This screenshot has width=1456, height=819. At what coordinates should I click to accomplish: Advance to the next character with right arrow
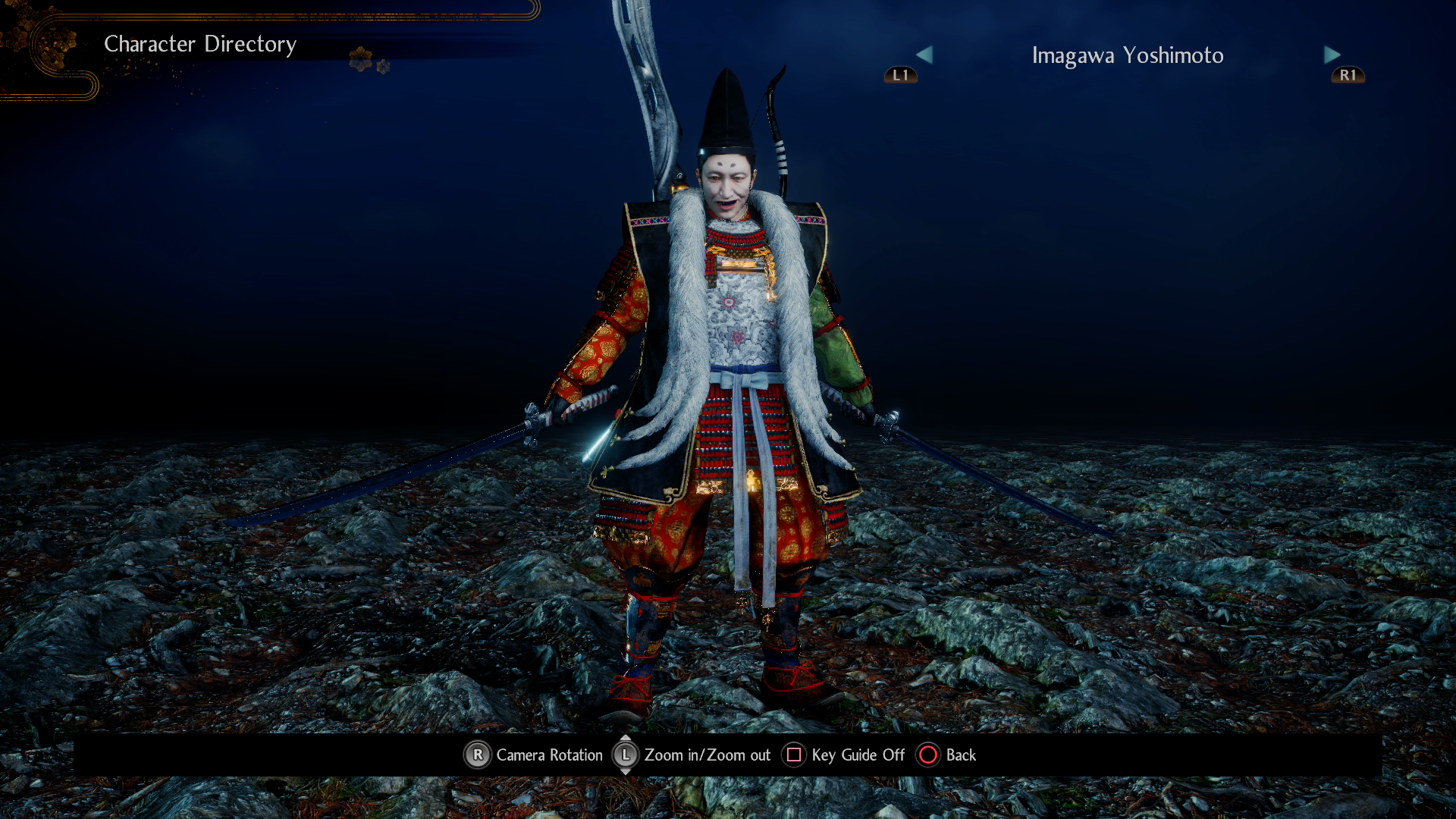click(x=1332, y=55)
